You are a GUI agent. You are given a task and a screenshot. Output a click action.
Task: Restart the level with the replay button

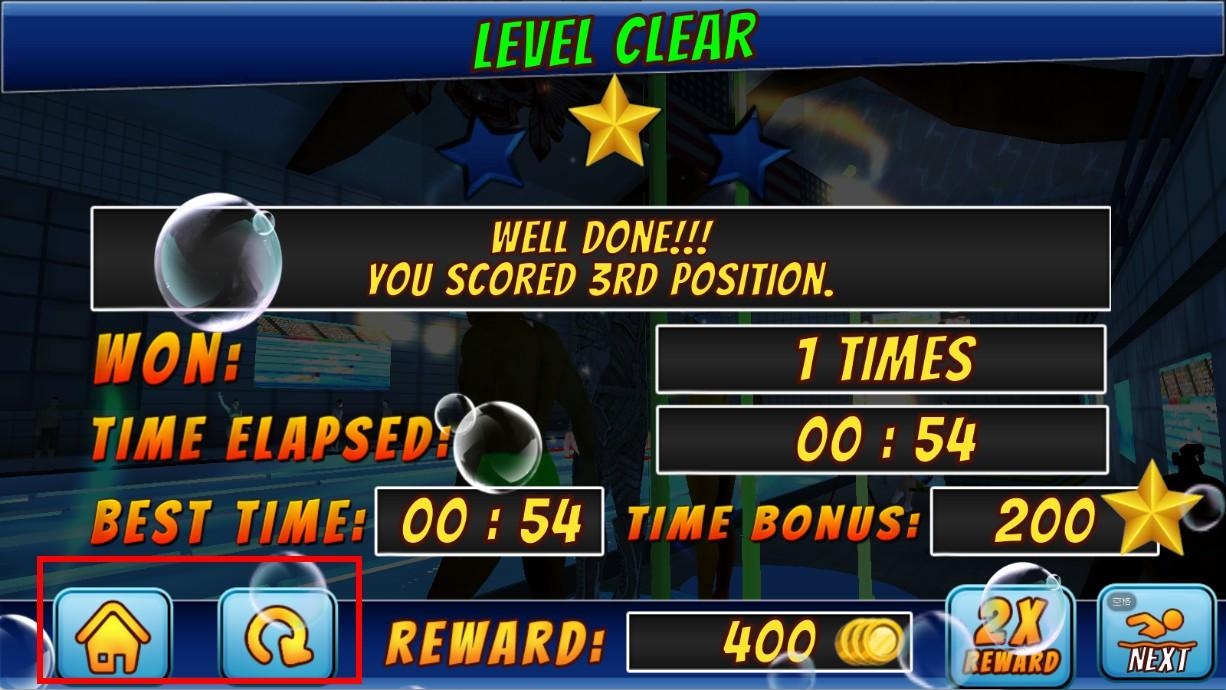pos(278,637)
